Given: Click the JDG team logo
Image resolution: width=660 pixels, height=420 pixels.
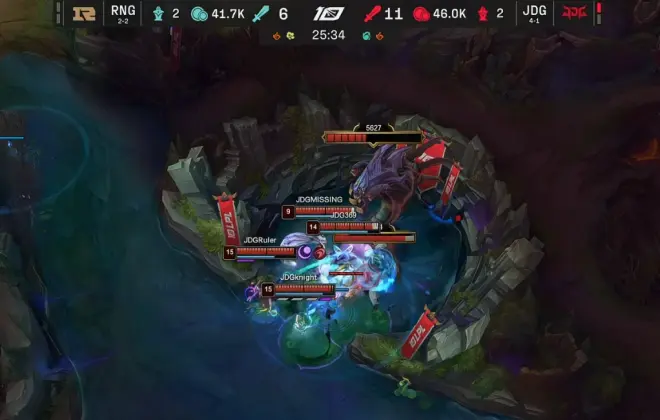Looking at the screenshot, I should click(574, 14).
